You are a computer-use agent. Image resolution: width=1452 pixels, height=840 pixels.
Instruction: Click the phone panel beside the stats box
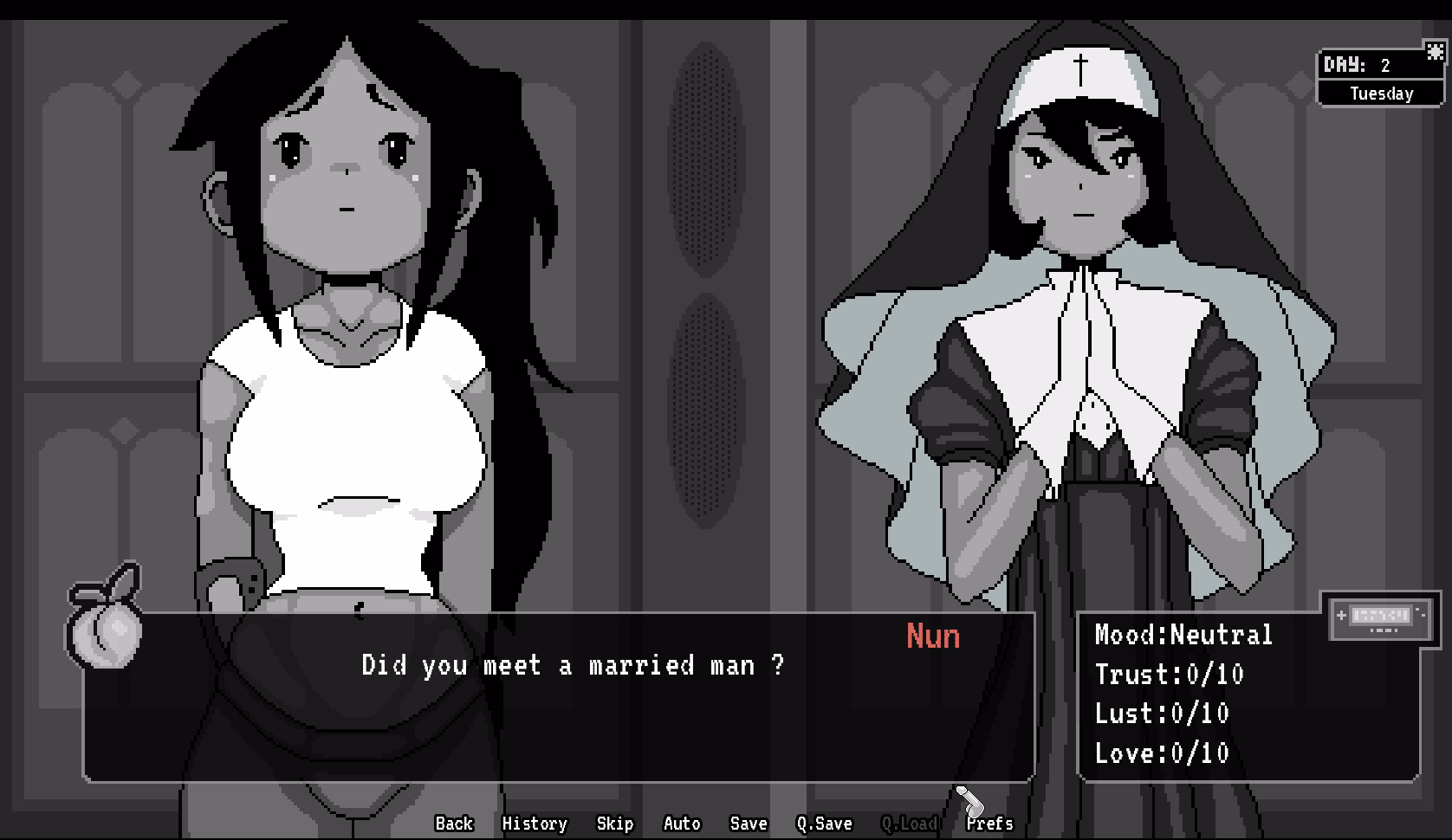pos(1381,617)
